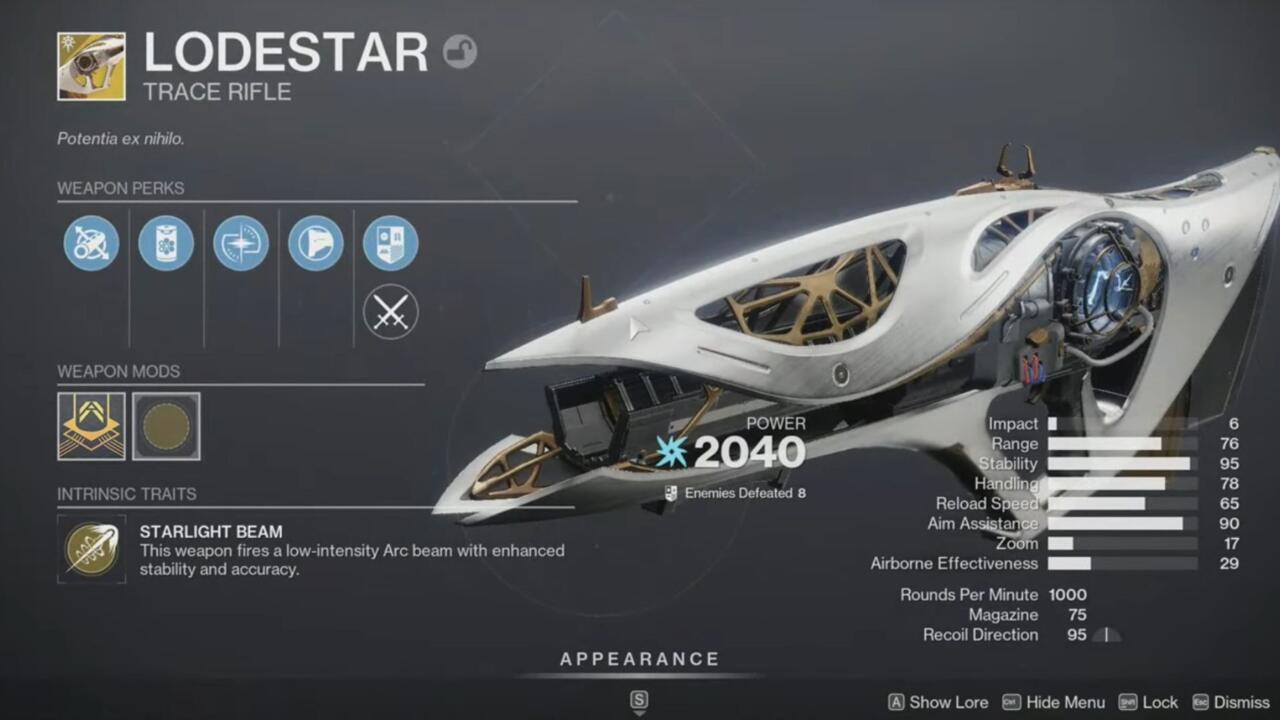1280x720 pixels.
Task: Open the gold chevron weapon mod slot
Action: point(91,426)
